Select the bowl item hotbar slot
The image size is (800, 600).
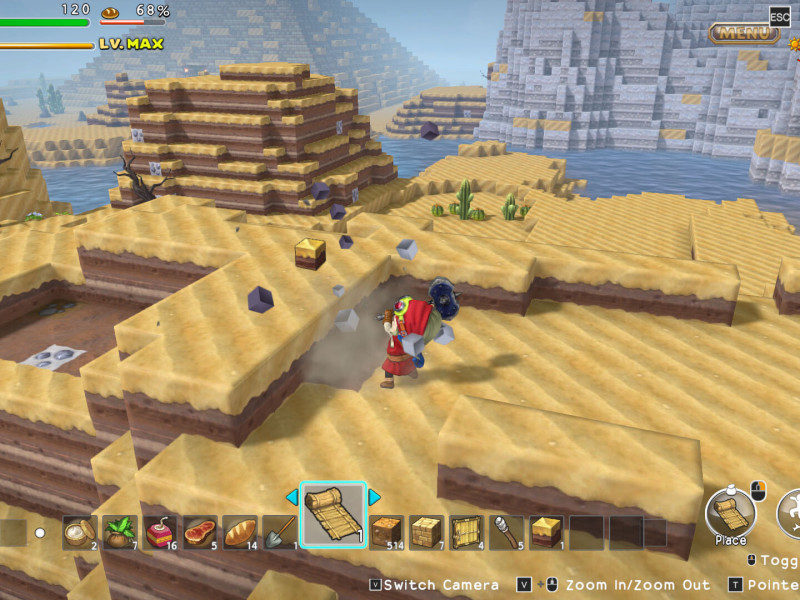(80, 531)
